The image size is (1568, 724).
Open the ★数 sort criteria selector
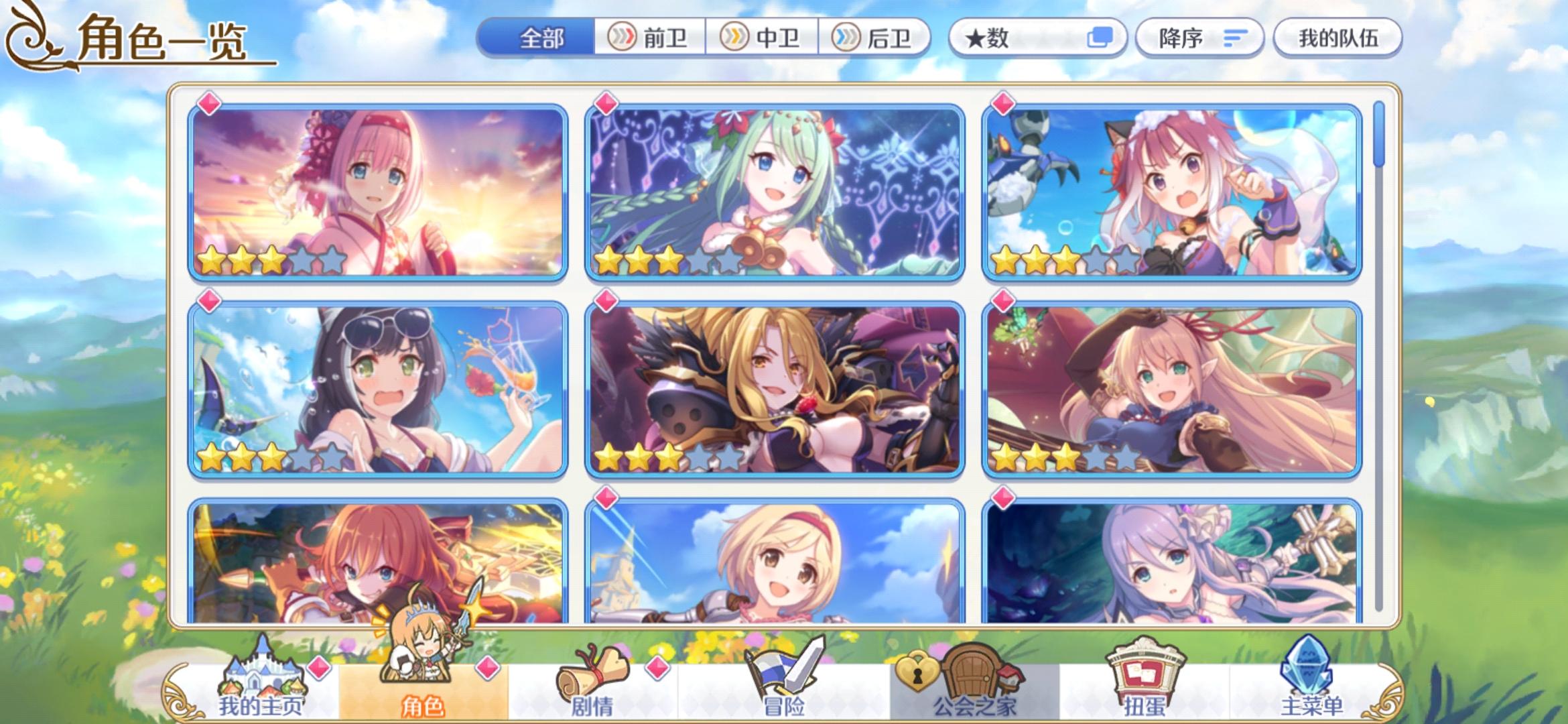(1005, 37)
